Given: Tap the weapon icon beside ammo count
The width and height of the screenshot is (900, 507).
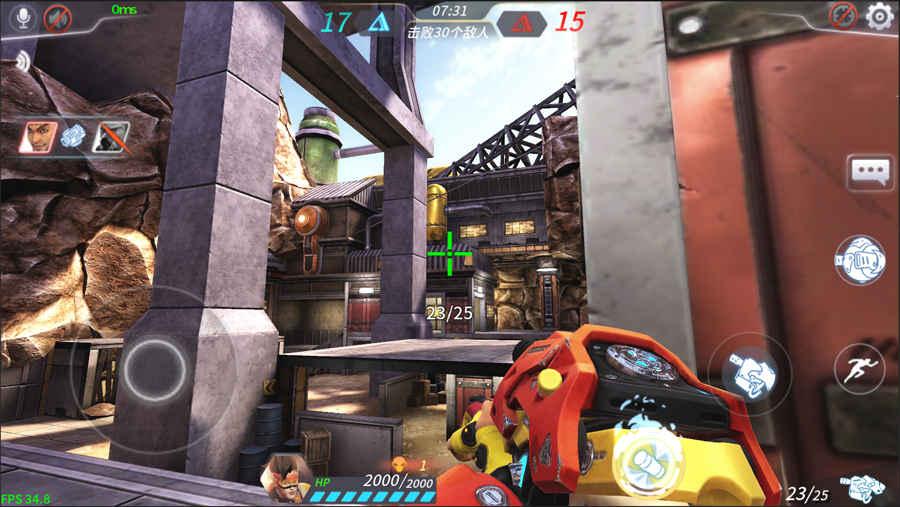Looking at the screenshot, I should (862, 489).
